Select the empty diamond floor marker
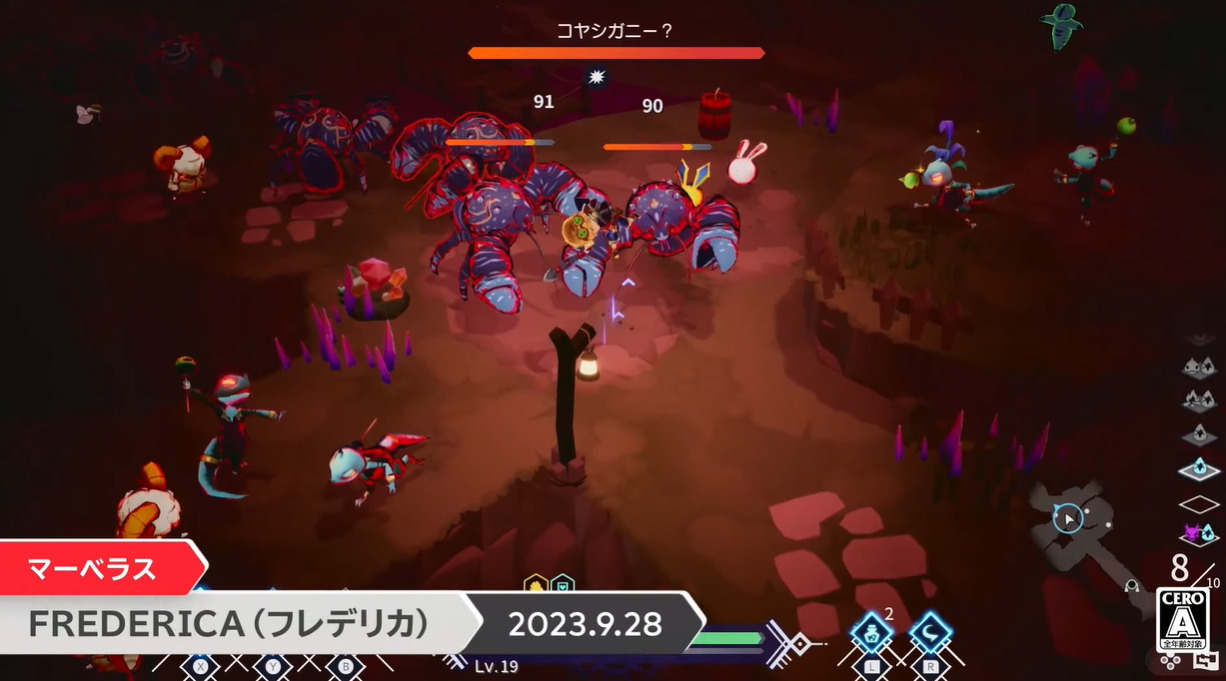This screenshot has width=1226, height=681. (x=1198, y=503)
